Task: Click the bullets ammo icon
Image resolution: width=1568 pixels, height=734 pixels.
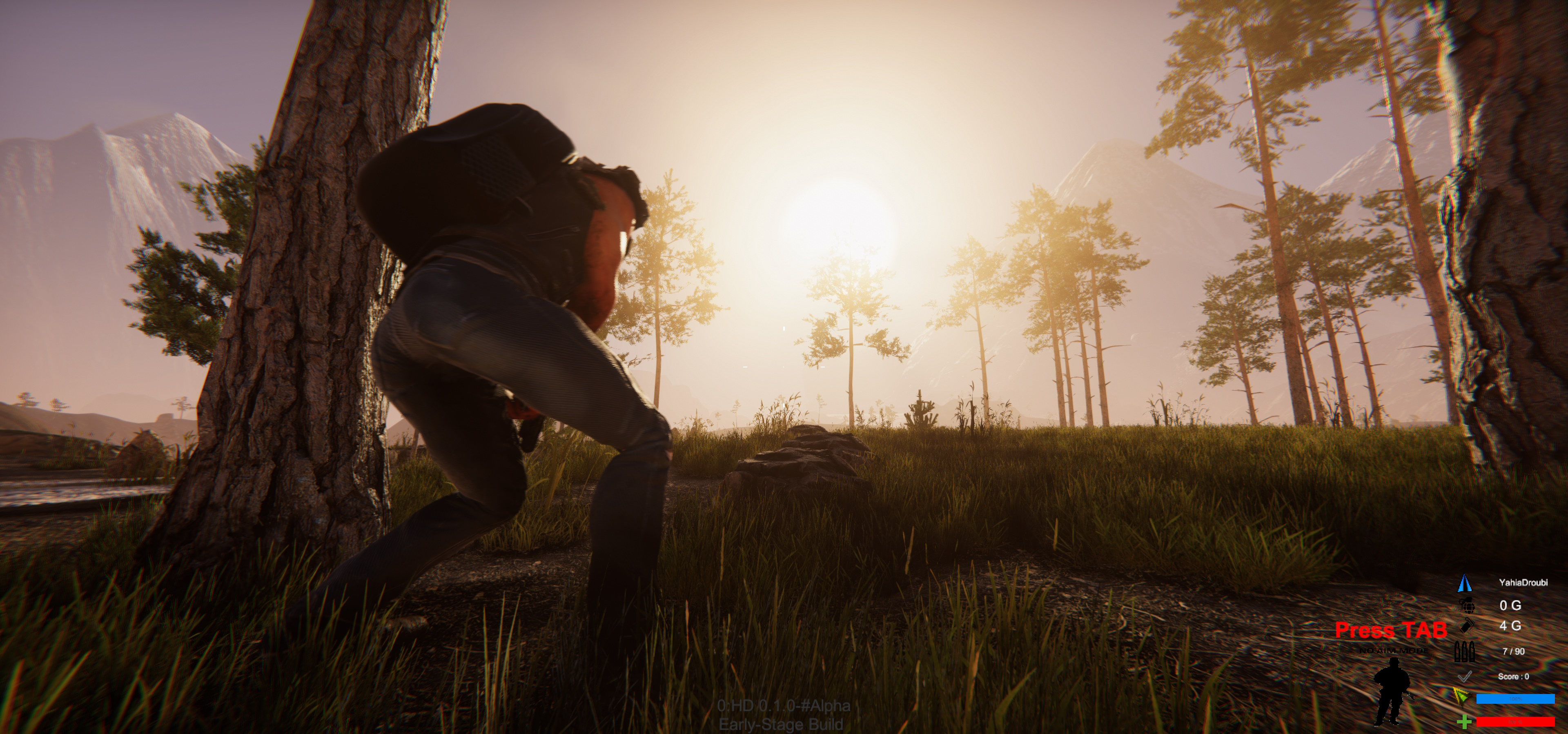Action: pyautogui.click(x=1464, y=652)
